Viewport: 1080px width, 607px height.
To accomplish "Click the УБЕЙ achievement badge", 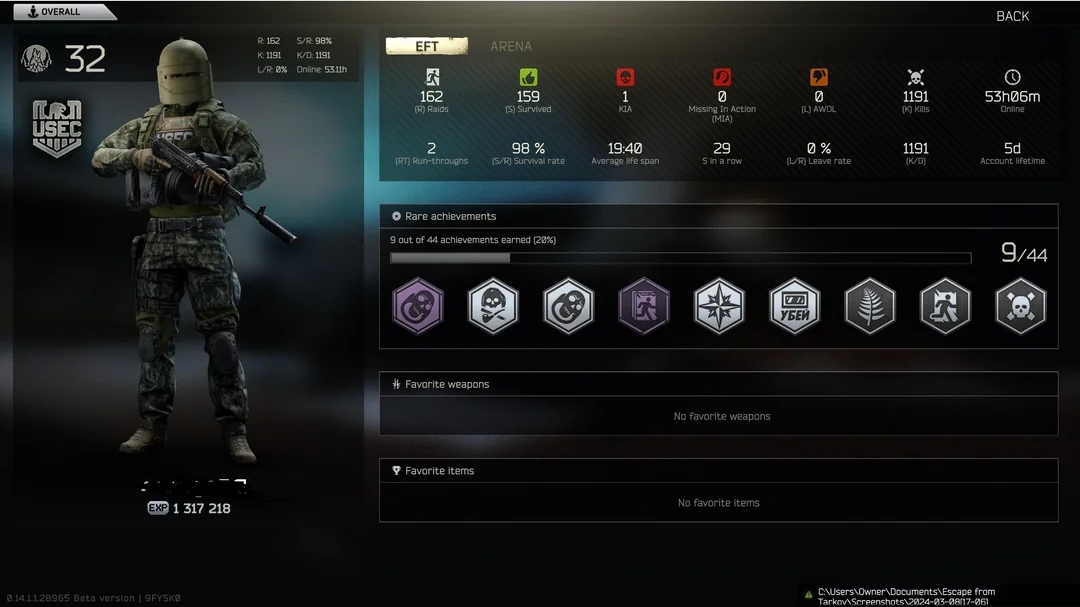I will [x=795, y=306].
